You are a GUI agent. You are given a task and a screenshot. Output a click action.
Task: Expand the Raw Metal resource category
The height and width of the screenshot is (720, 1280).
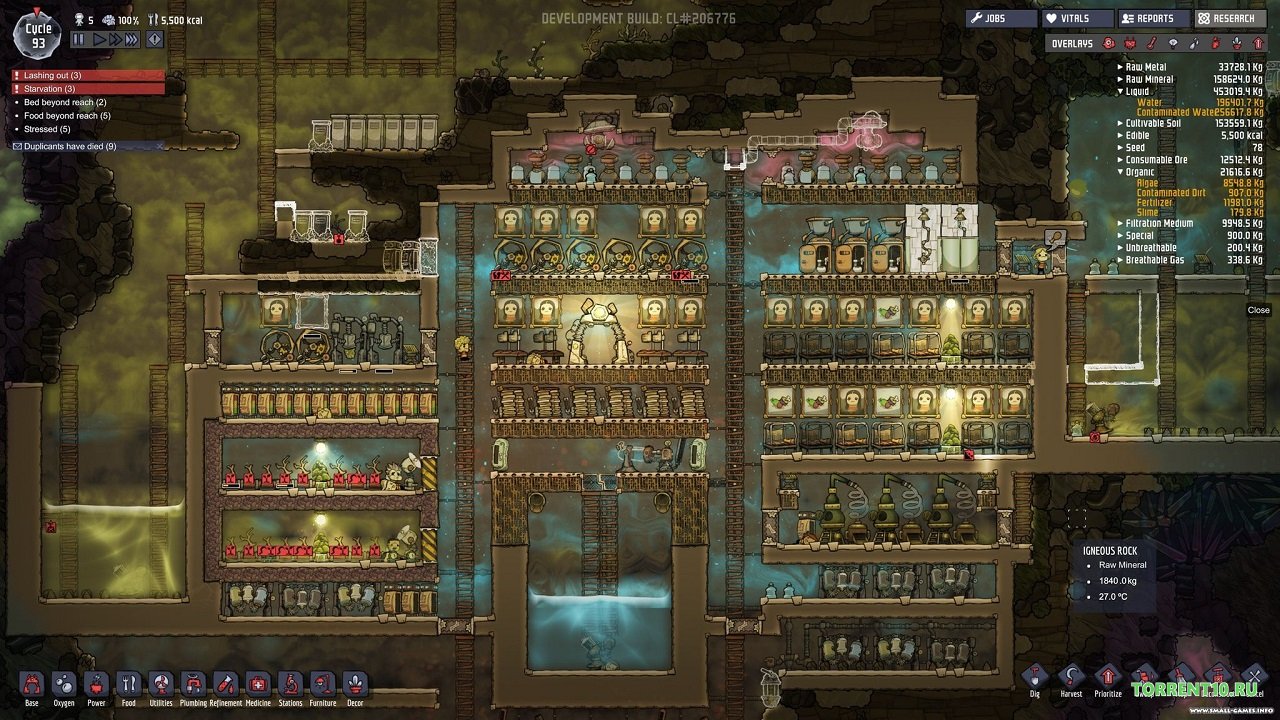[x=1120, y=67]
